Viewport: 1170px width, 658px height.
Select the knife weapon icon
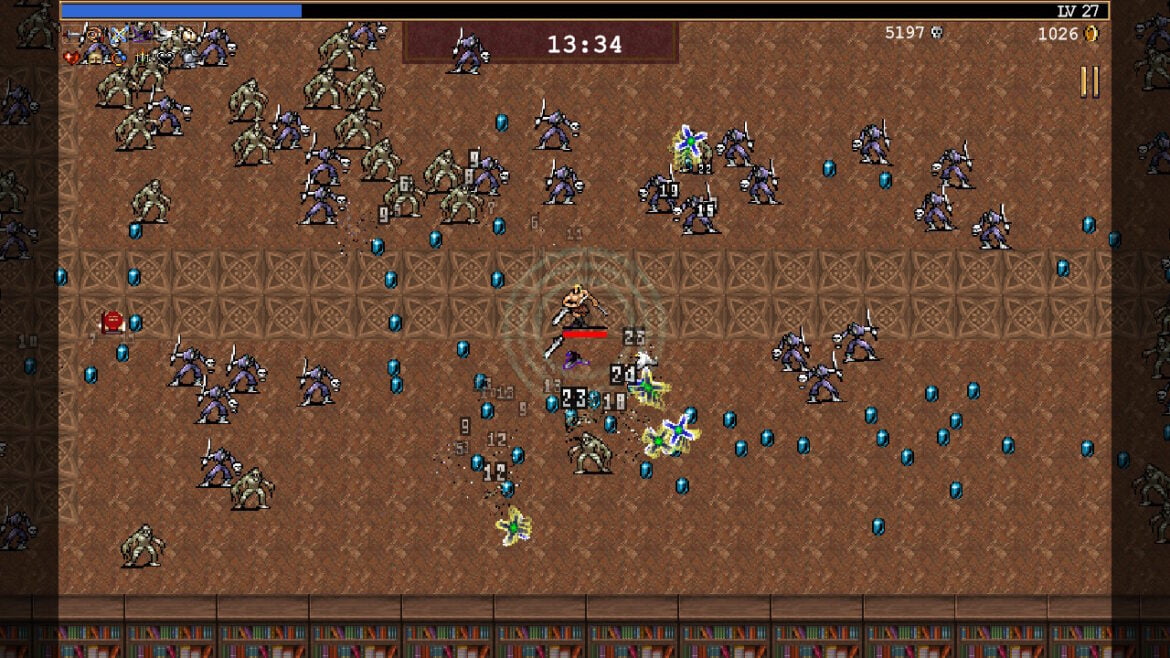tap(73, 35)
